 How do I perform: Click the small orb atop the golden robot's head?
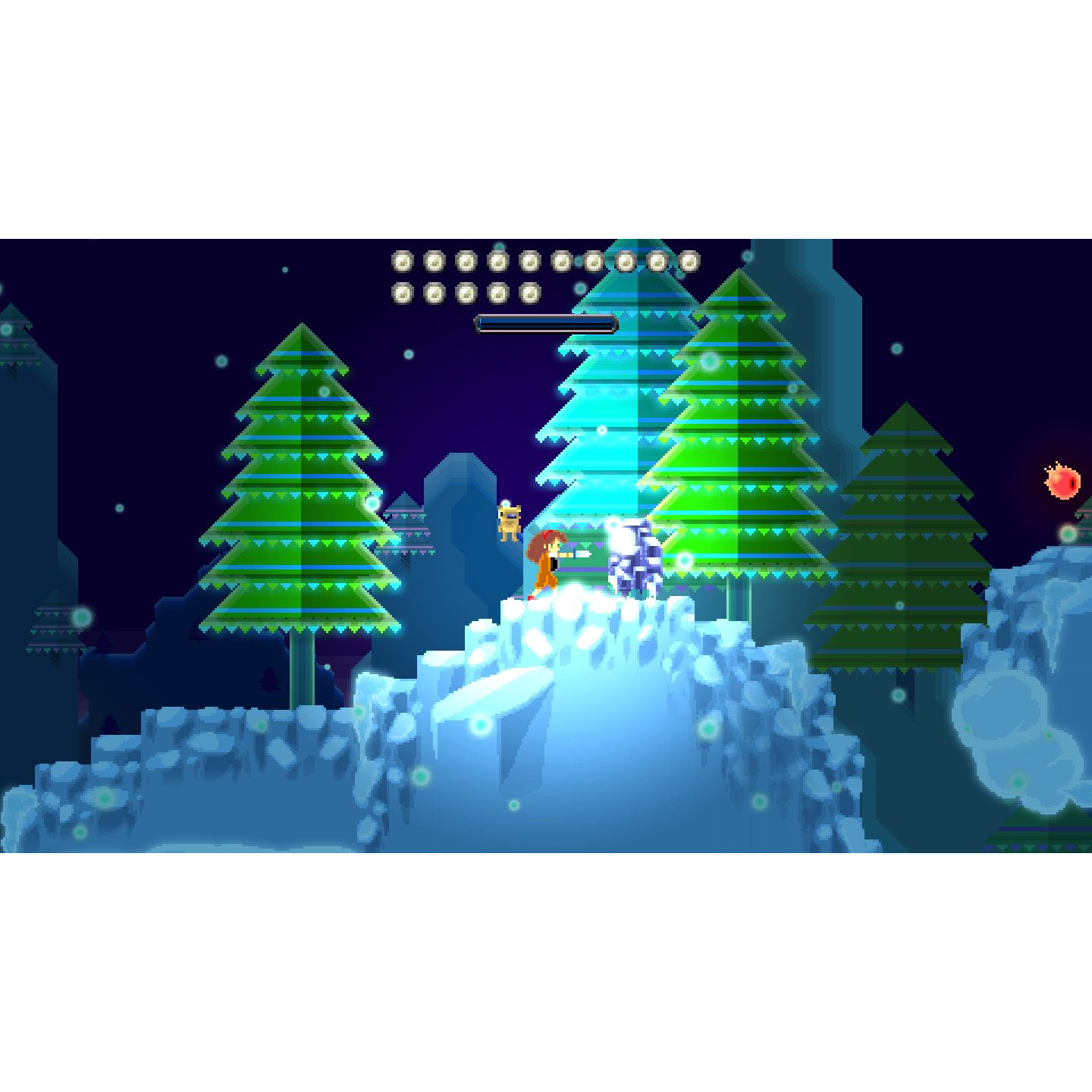(x=506, y=503)
